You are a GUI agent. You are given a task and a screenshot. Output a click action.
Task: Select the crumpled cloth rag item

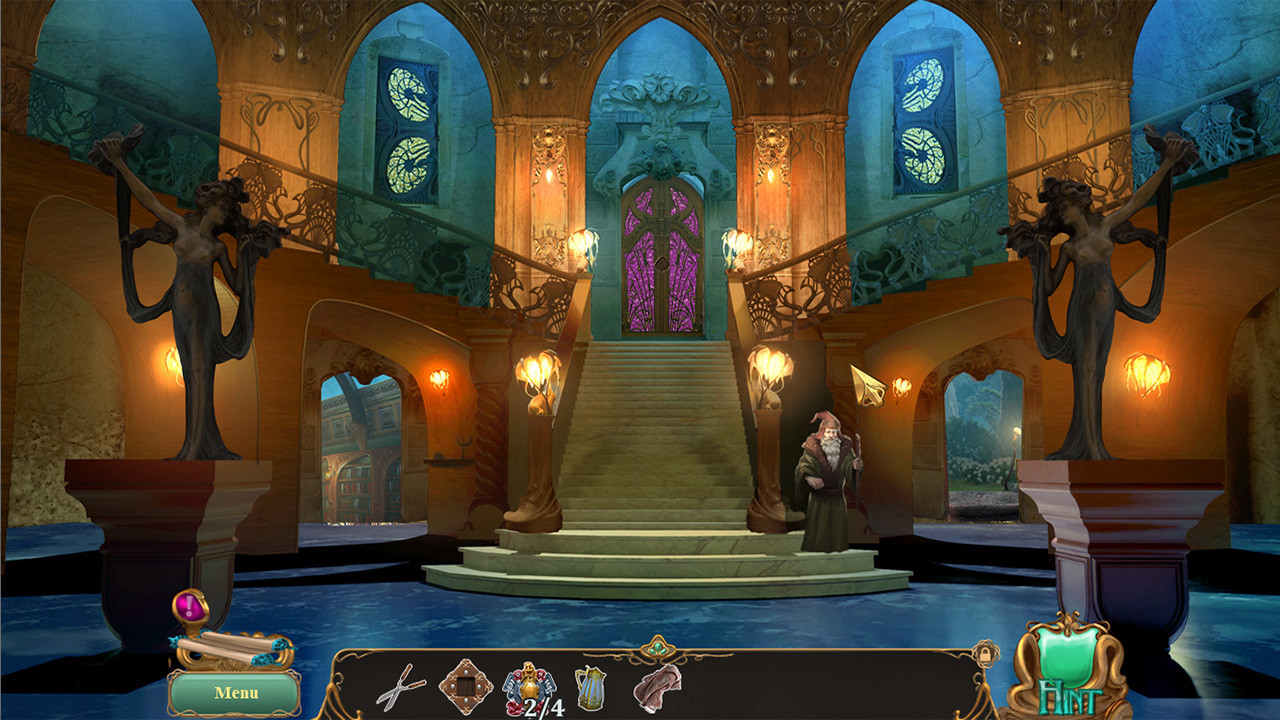657,687
